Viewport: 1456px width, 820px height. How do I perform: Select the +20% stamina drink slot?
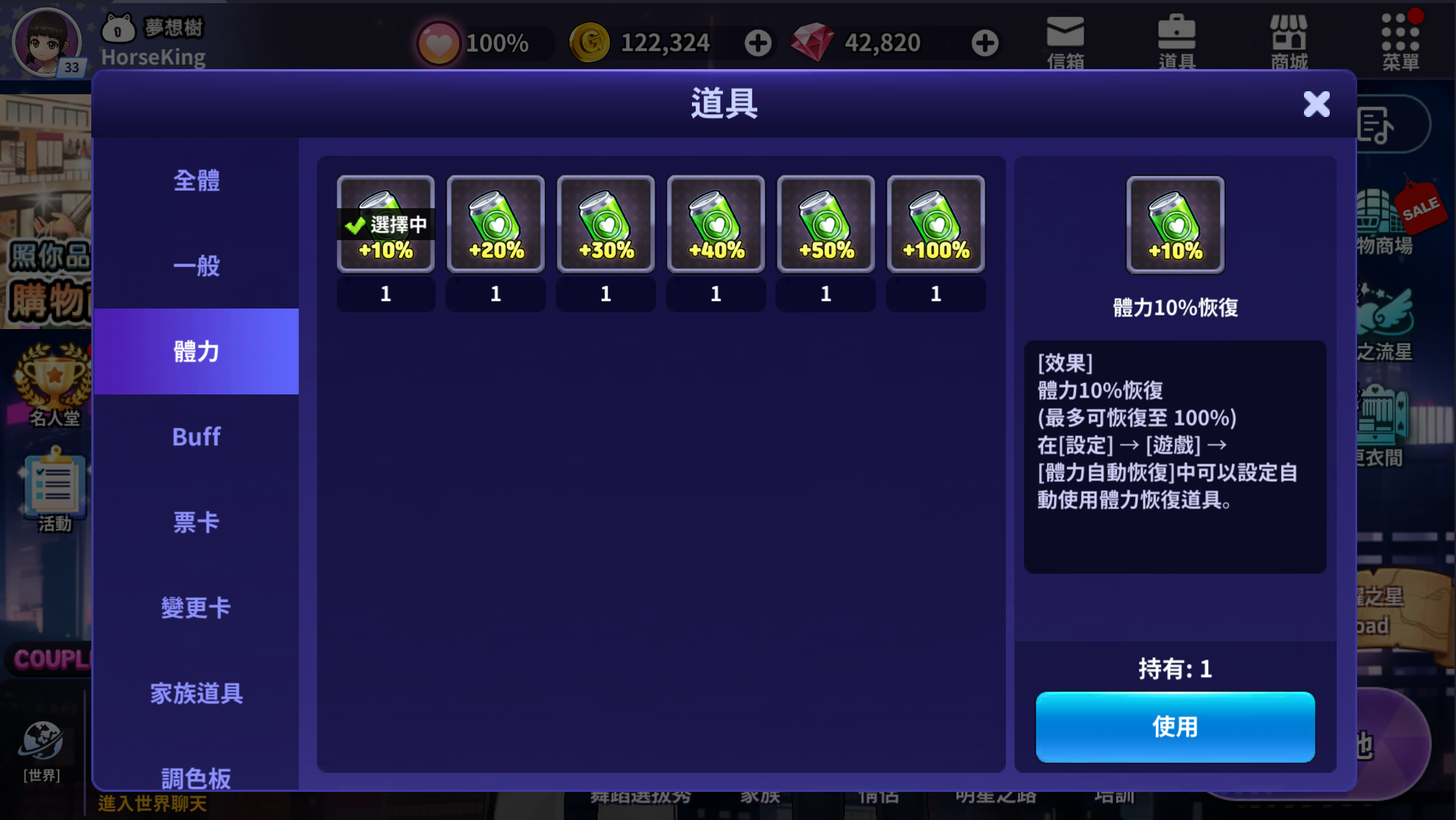(496, 225)
